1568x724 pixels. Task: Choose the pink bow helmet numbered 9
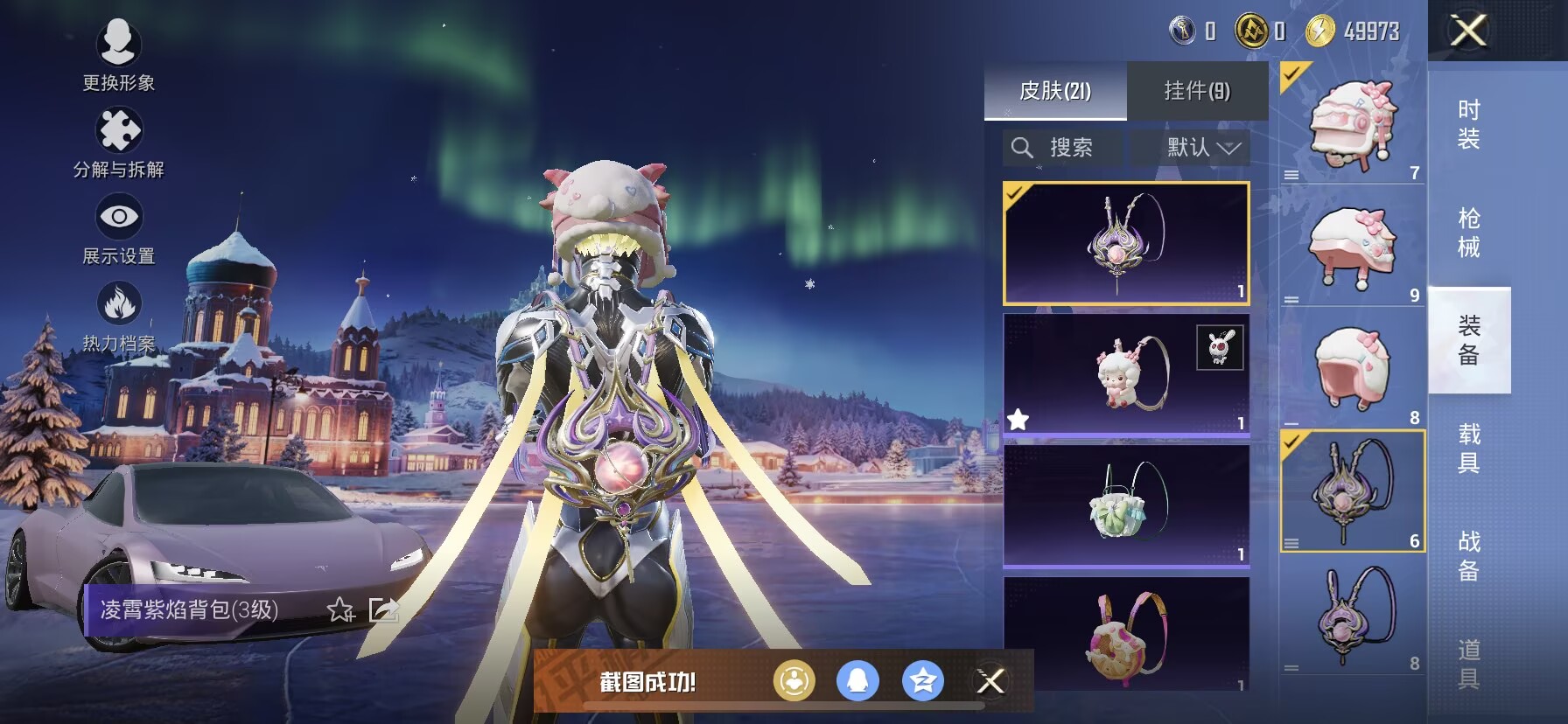(1352, 247)
